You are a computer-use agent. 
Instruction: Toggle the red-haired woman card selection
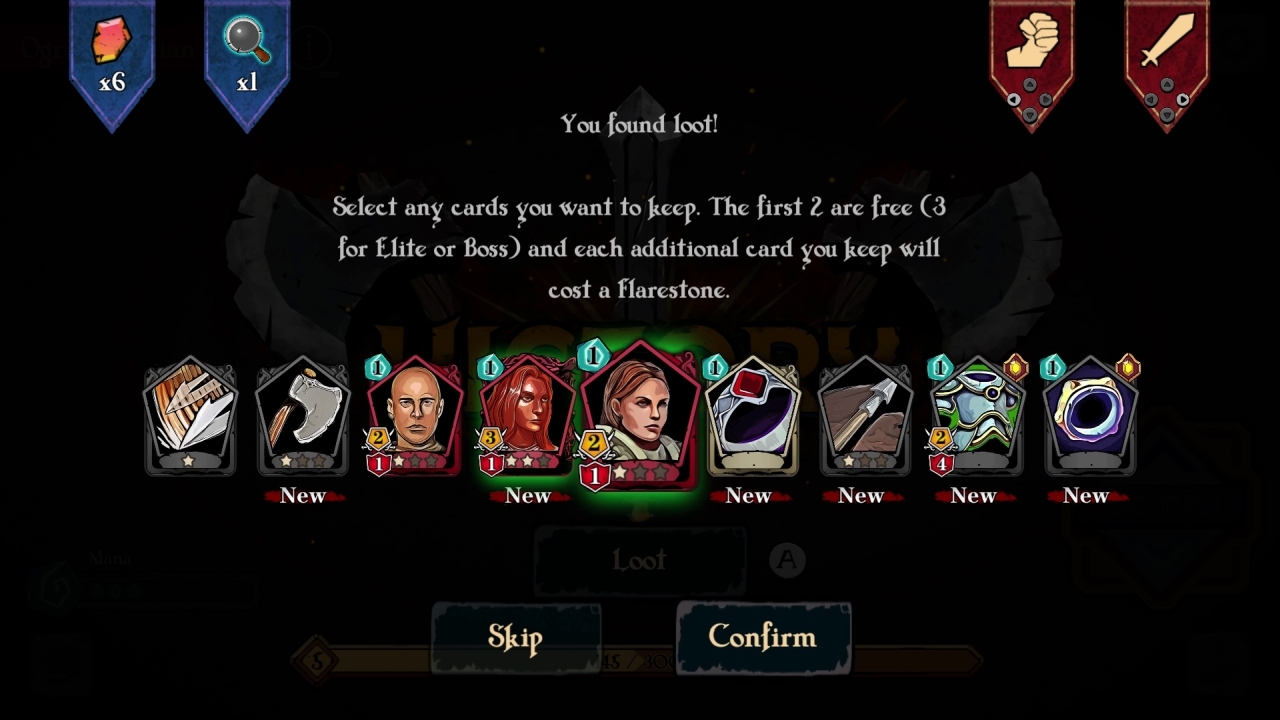528,420
